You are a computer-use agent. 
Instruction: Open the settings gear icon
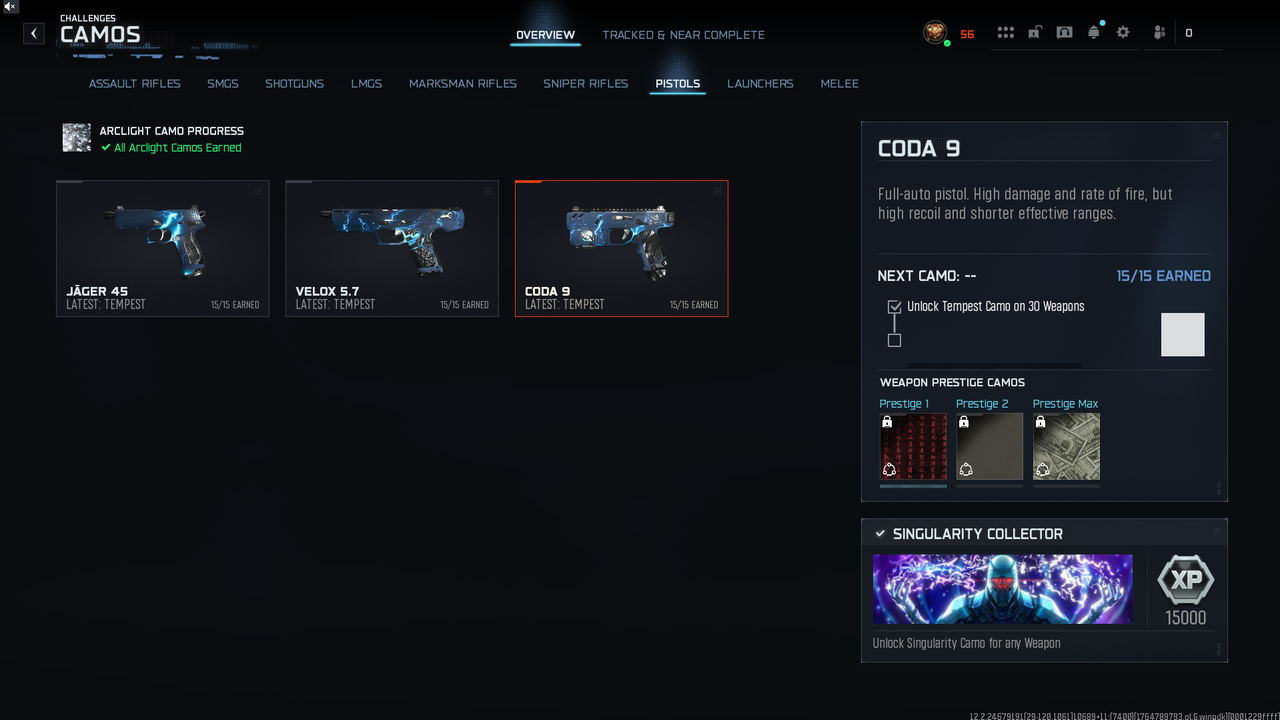click(x=1123, y=33)
